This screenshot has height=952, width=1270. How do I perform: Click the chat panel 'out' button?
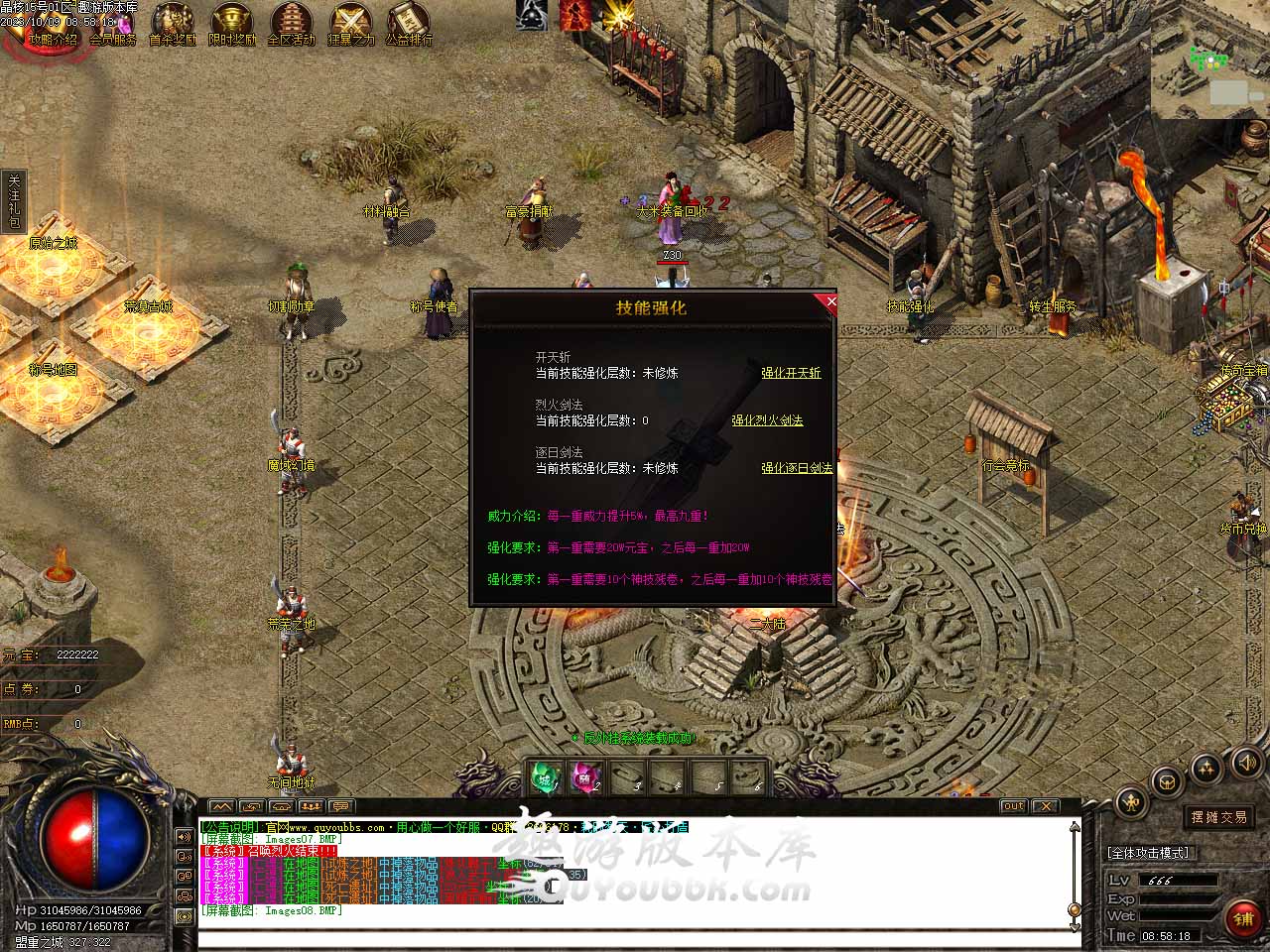coord(1012,806)
